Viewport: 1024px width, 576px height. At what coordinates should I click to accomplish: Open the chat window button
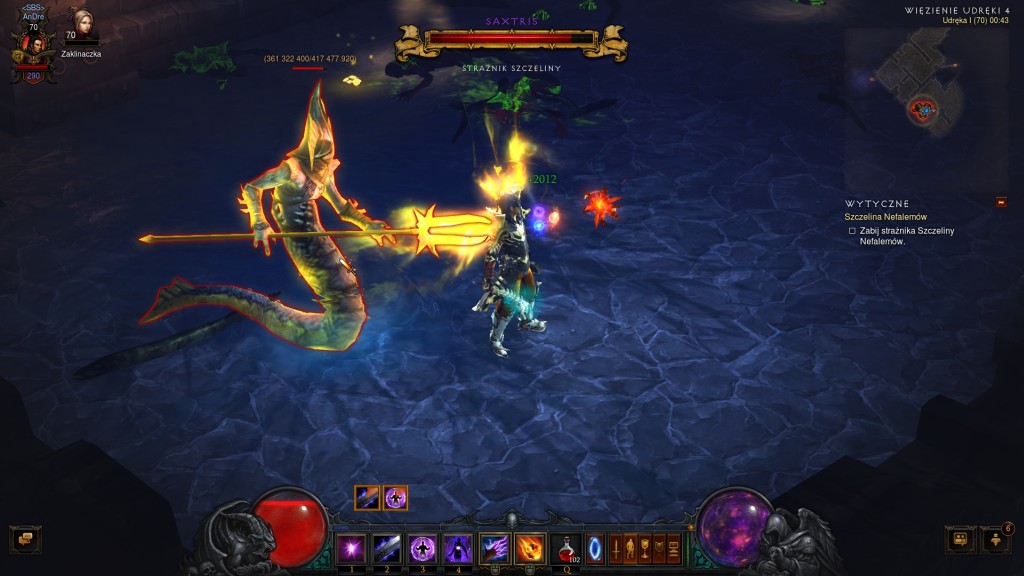24,539
